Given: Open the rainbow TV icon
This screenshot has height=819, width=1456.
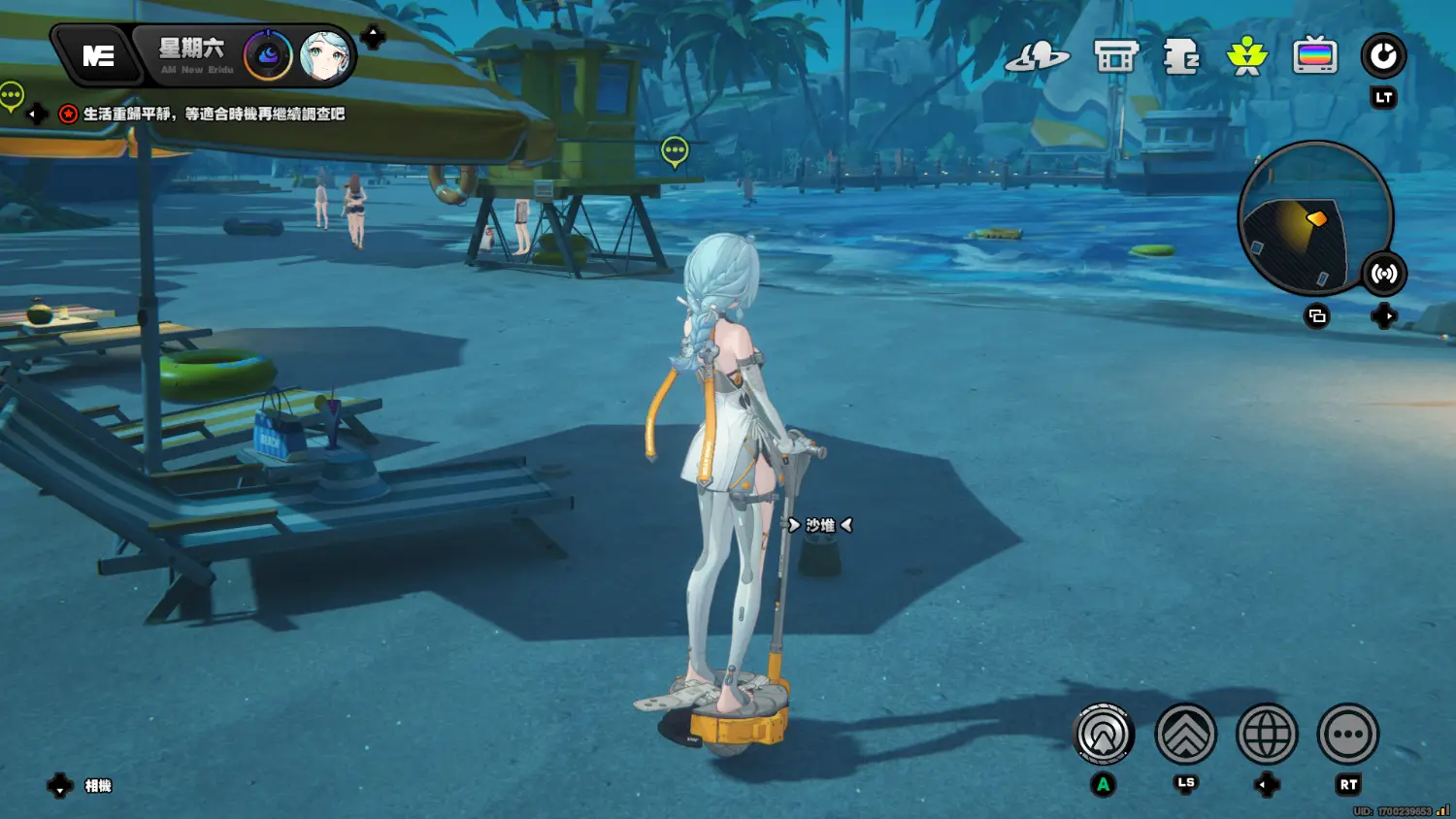Looking at the screenshot, I should click(x=1315, y=57).
